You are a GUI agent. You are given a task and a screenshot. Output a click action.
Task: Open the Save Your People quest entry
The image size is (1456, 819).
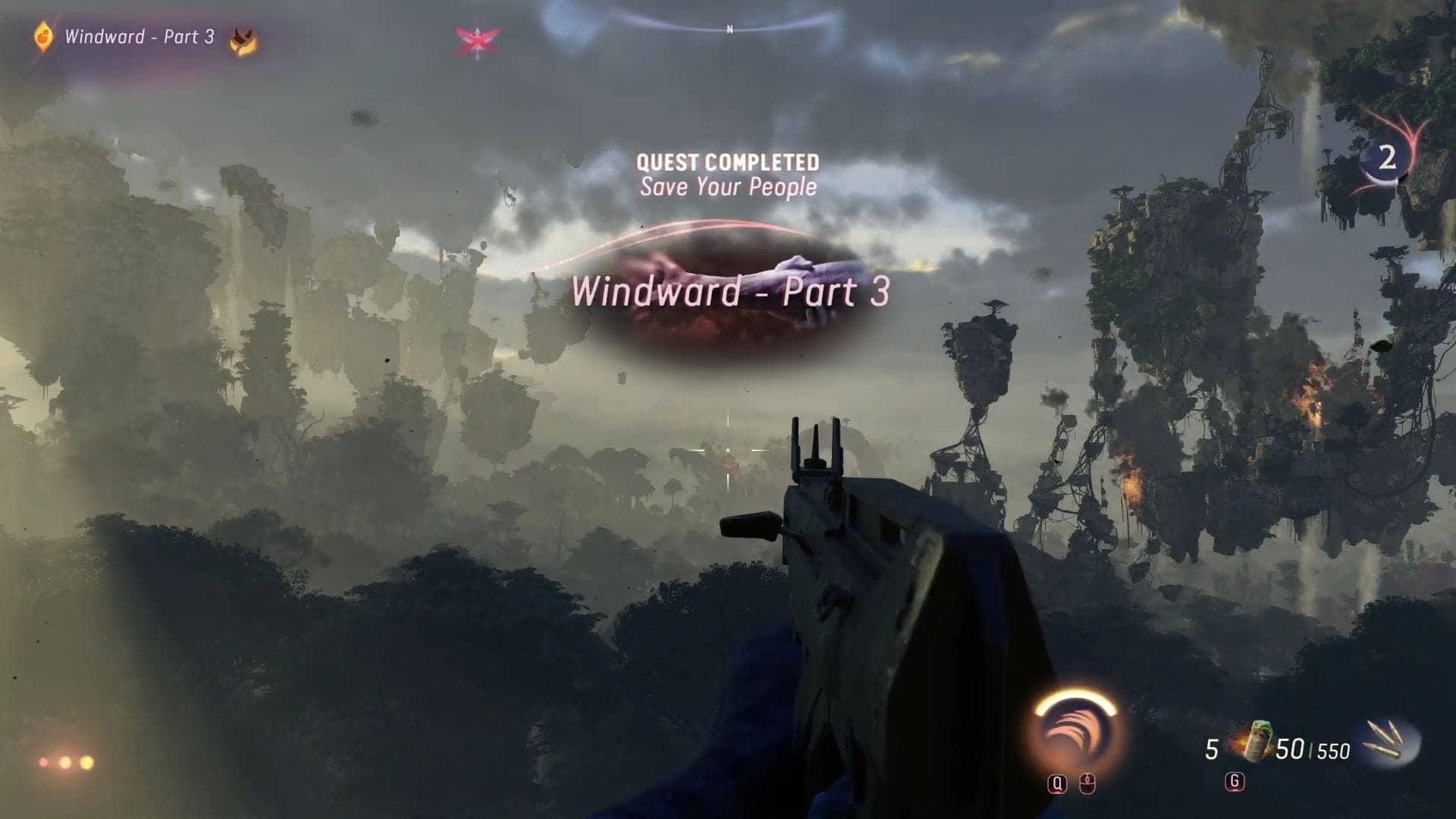(728, 187)
